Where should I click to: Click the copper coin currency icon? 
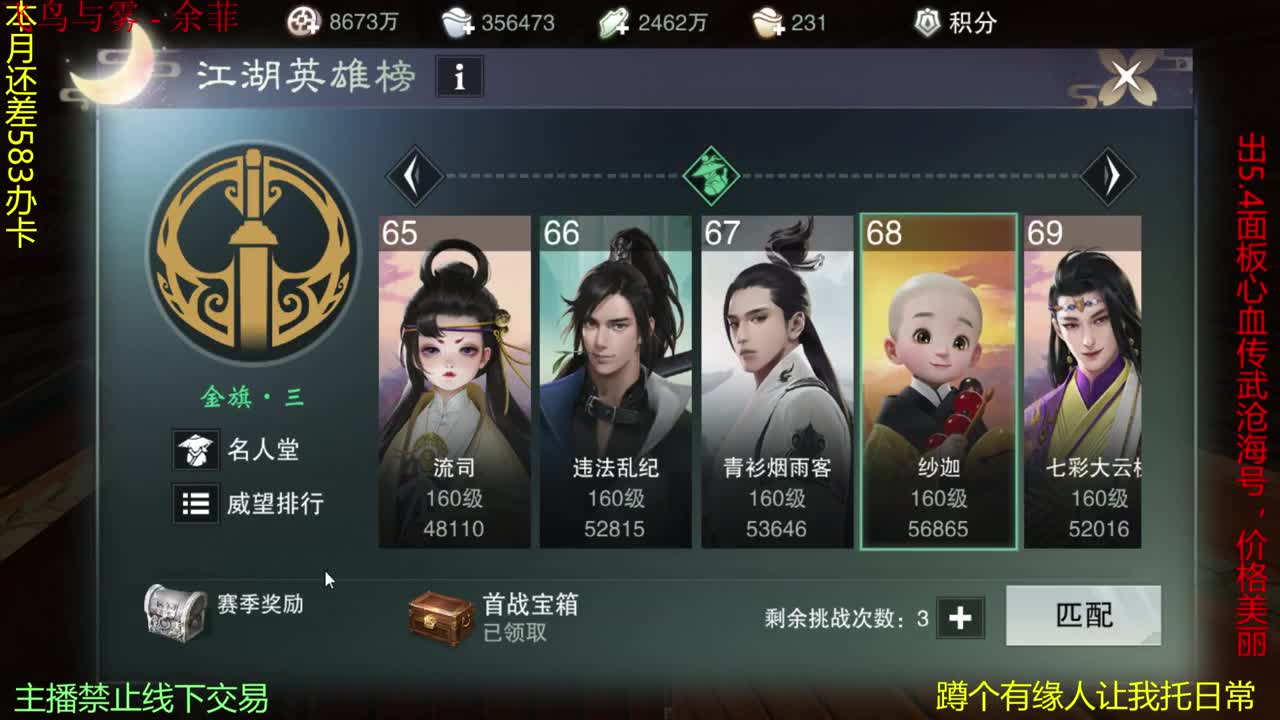(302, 20)
